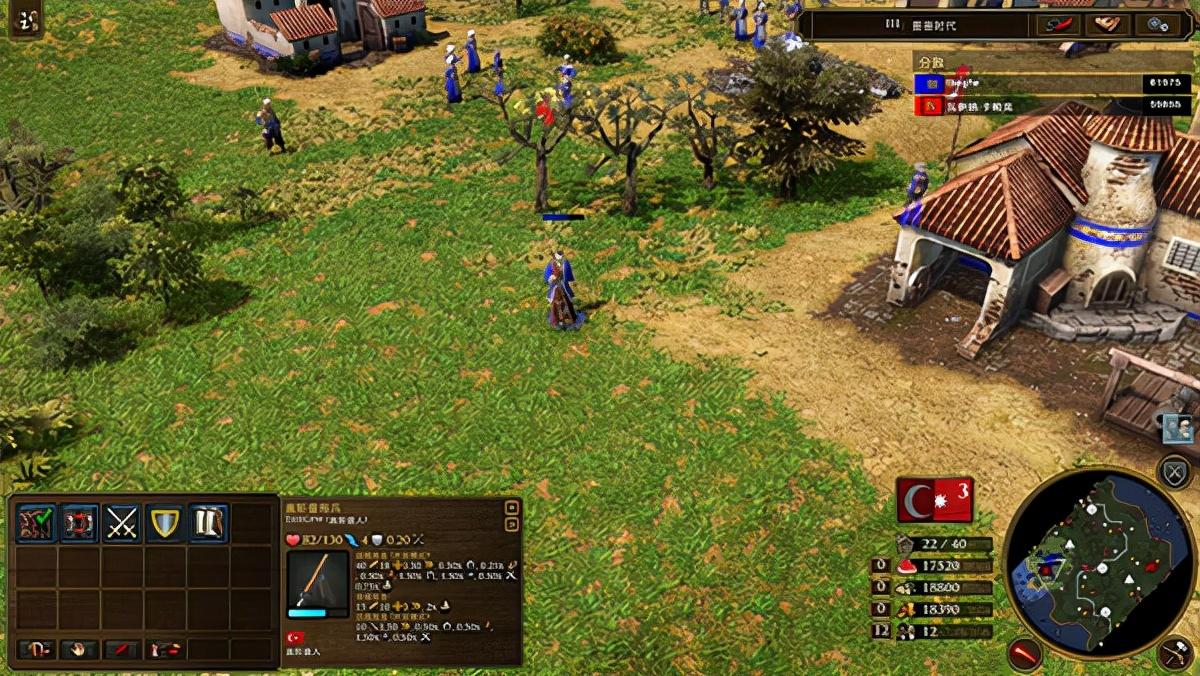The width and height of the screenshot is (1200, 676).
Task: Open the handshake diplomacy button
Action: [1105, 25]
